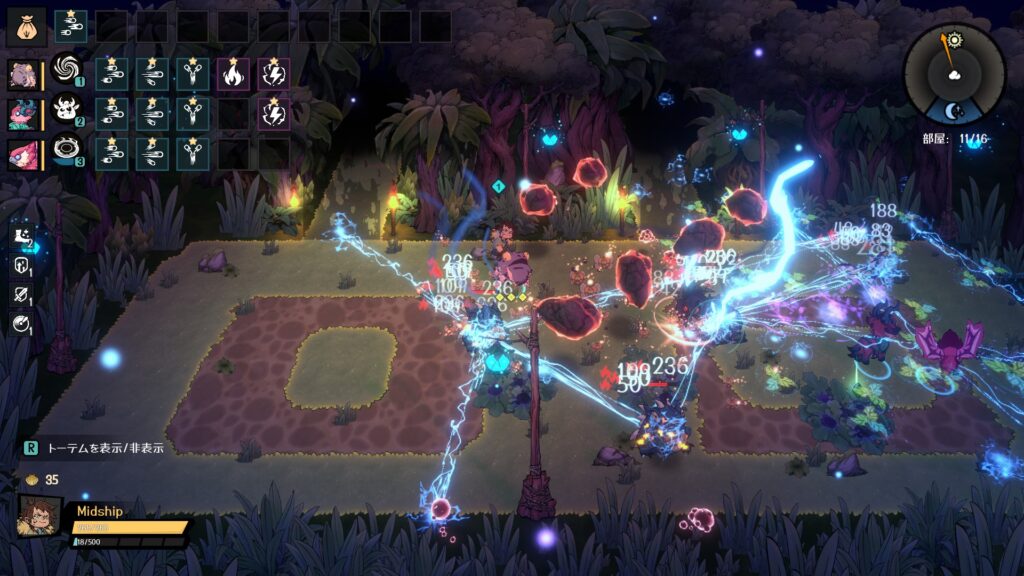Select the shield with arrows buff icon
Viewport: 1024px width, 576px height.
21,266
